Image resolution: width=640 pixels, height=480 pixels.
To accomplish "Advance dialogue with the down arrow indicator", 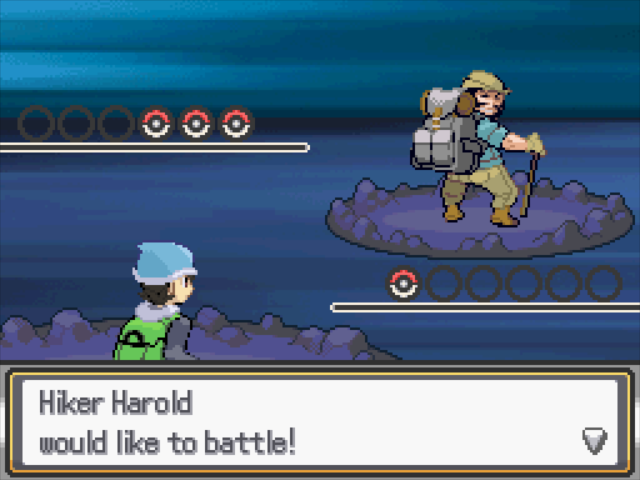I will 595,440.
